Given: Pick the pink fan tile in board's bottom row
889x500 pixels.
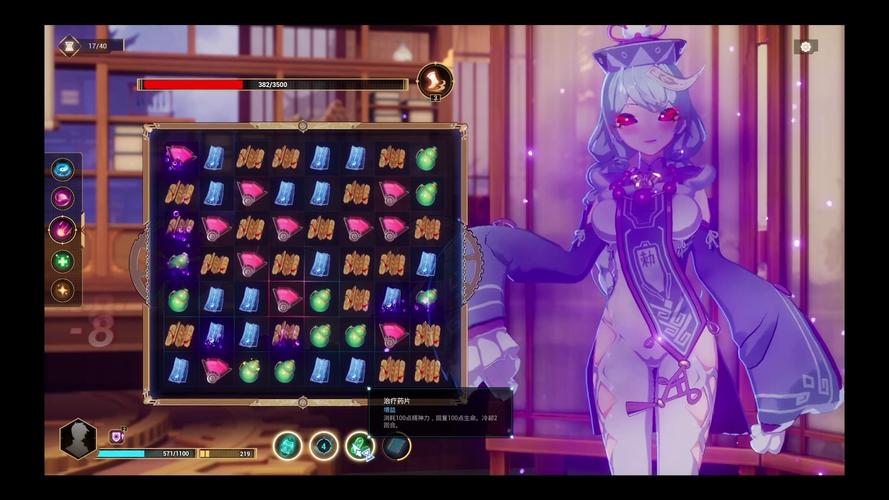Looking at the screenshot, I should point(215,370).
